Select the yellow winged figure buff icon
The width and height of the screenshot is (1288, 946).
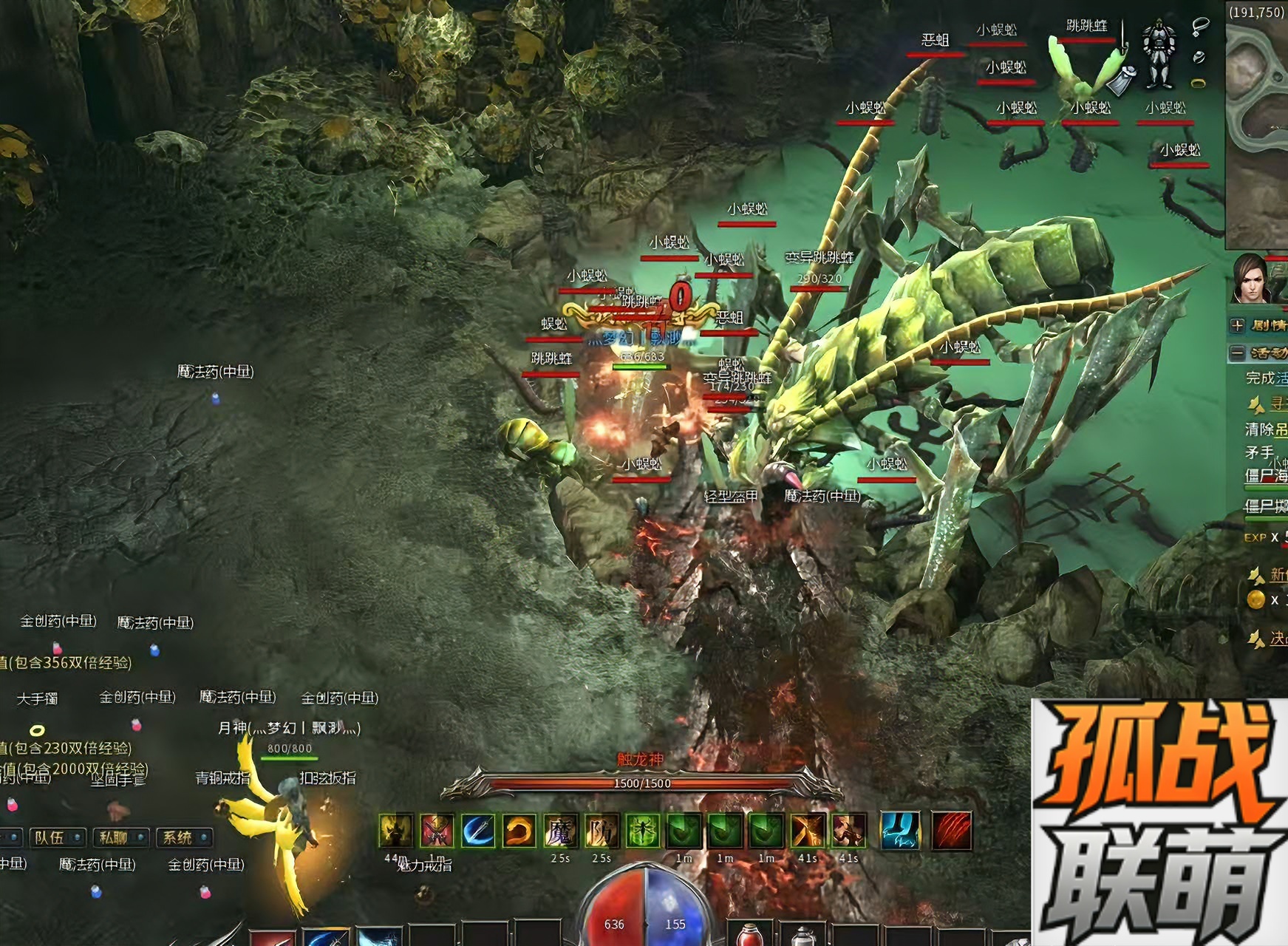[396, 831]
